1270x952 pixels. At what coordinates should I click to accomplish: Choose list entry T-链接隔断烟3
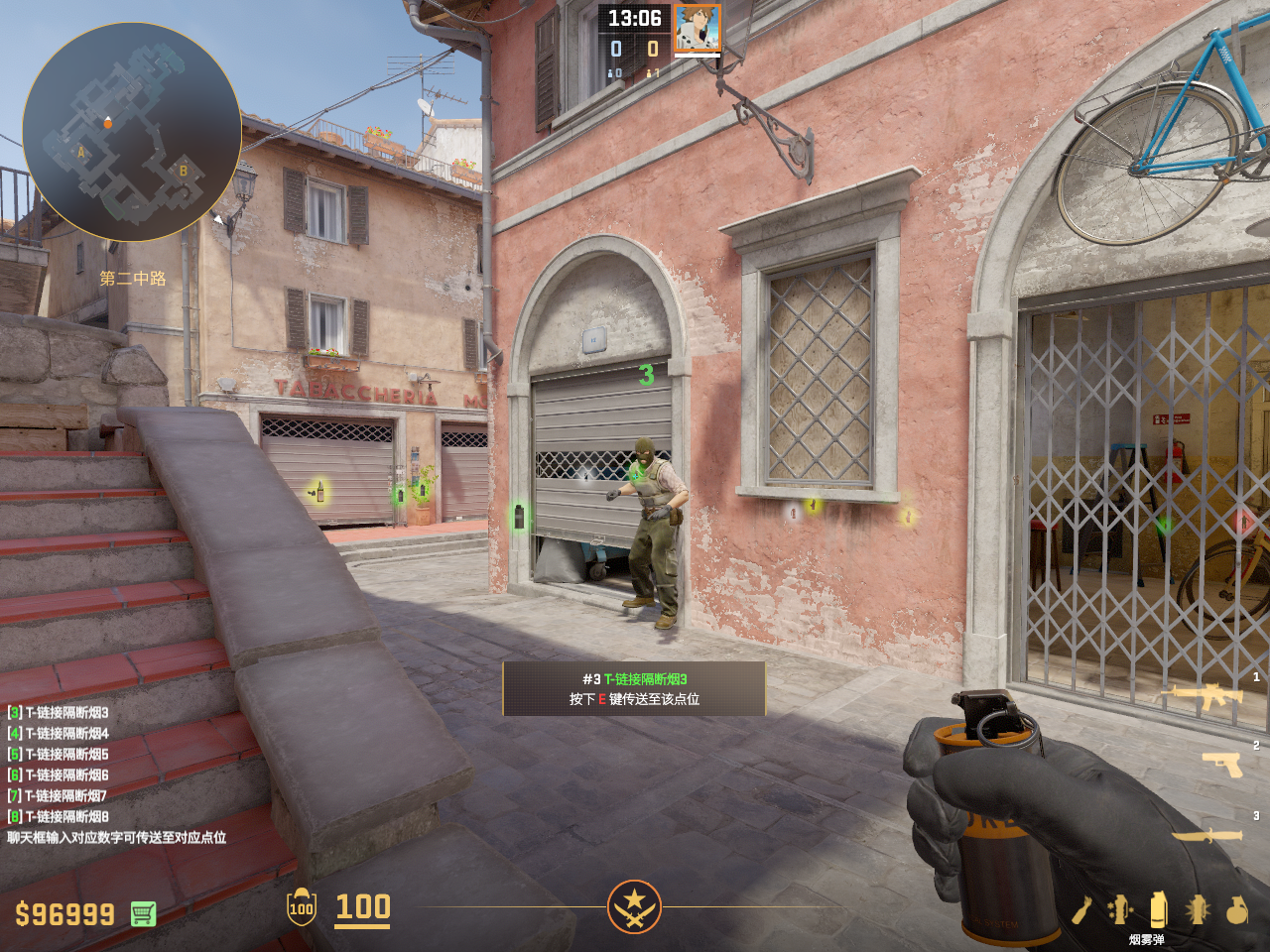point(59,712)
